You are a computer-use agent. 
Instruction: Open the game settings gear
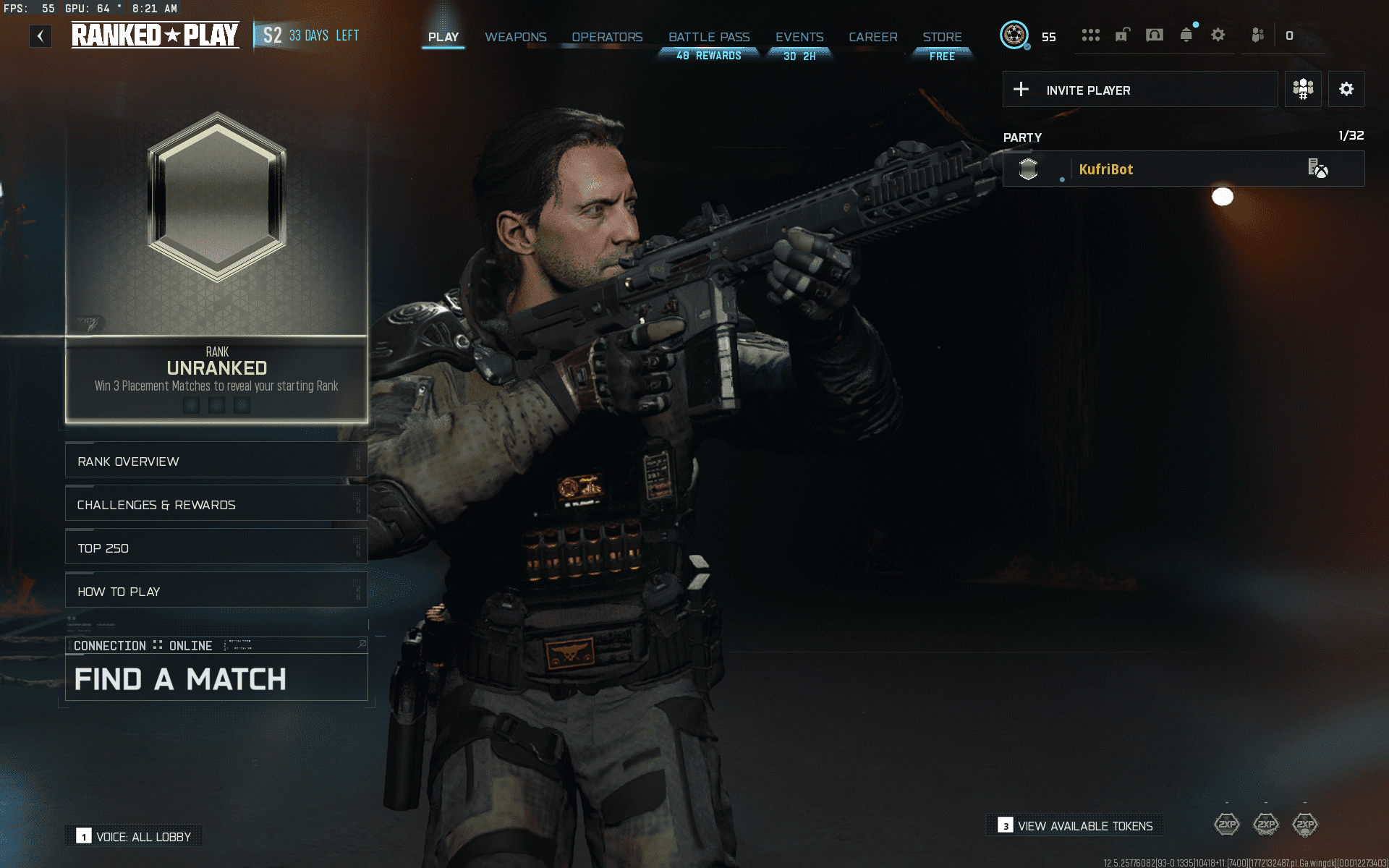(x=1218, y=35)
